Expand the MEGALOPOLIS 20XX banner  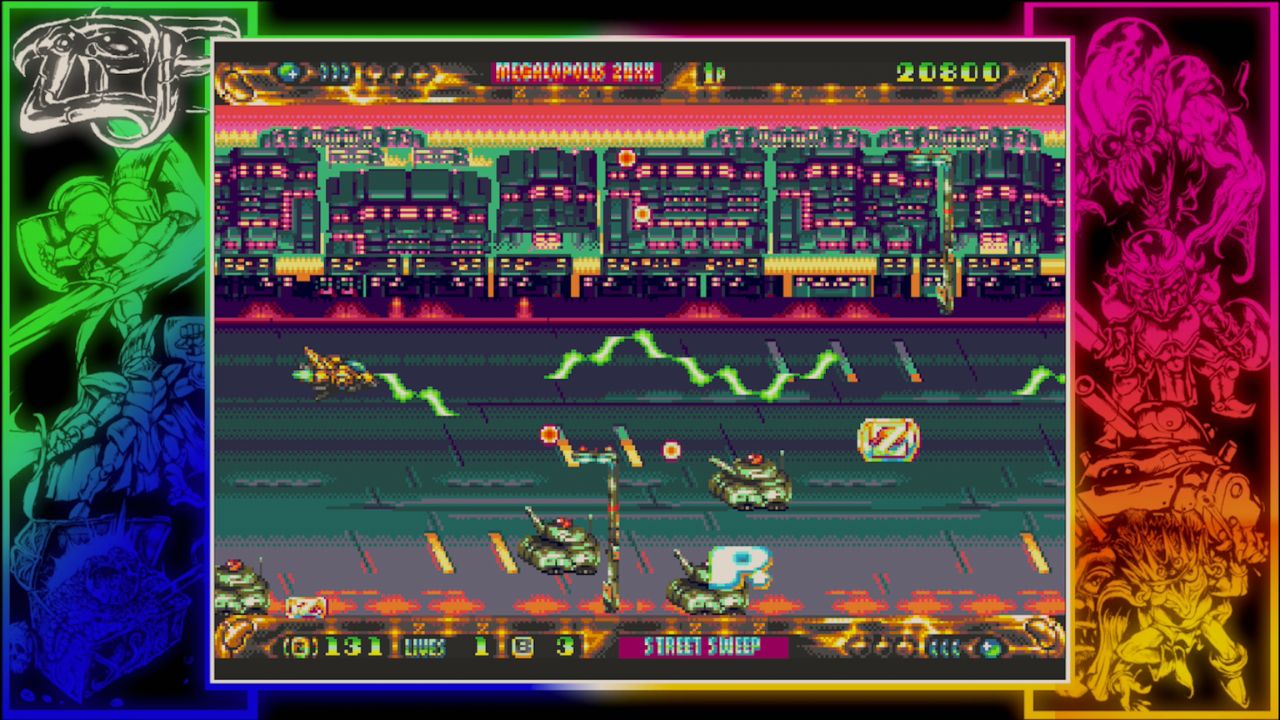(x=575, y=69)
